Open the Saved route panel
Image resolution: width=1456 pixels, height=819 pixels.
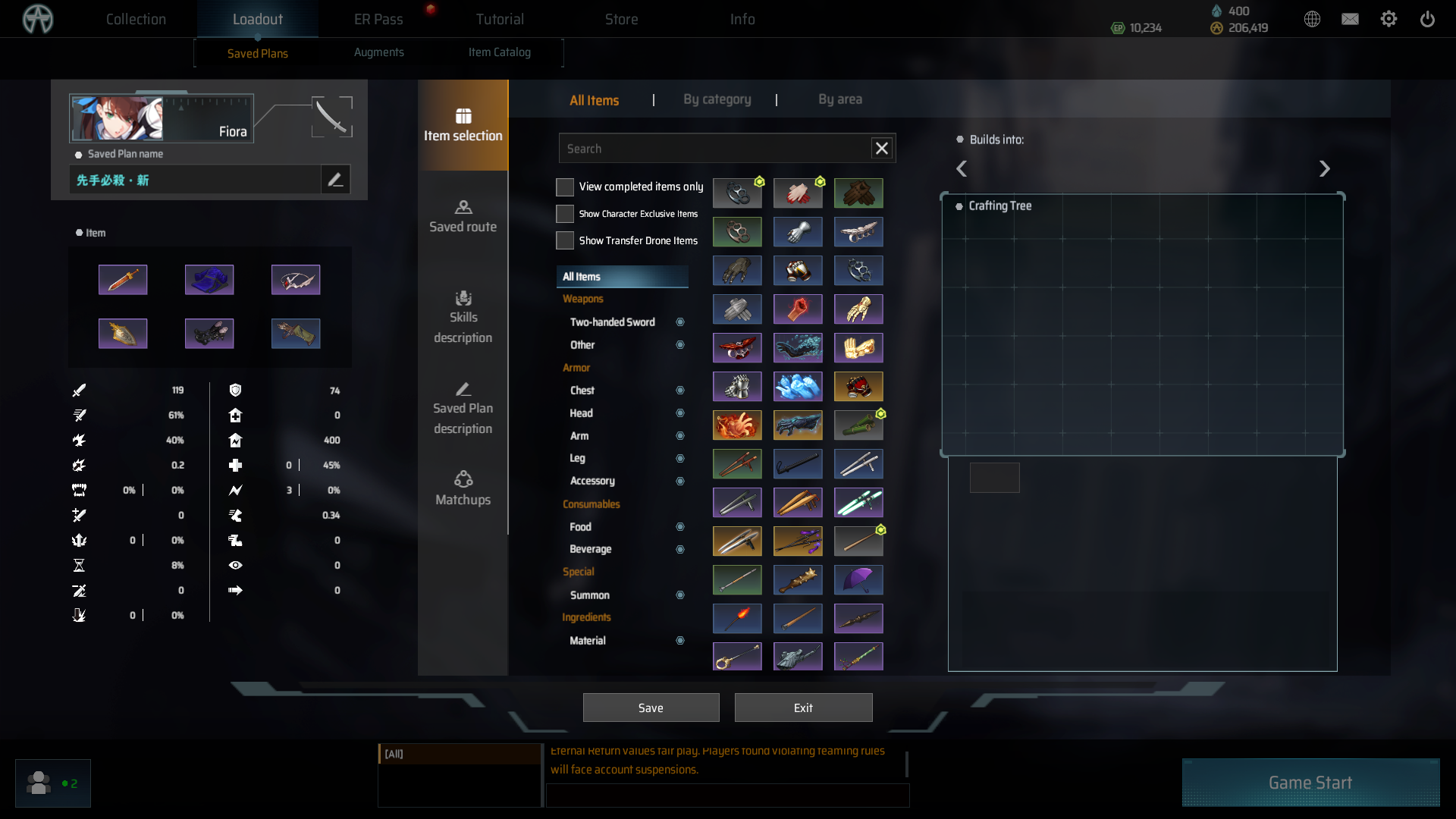pyautogui.click(x=463, y=216)
